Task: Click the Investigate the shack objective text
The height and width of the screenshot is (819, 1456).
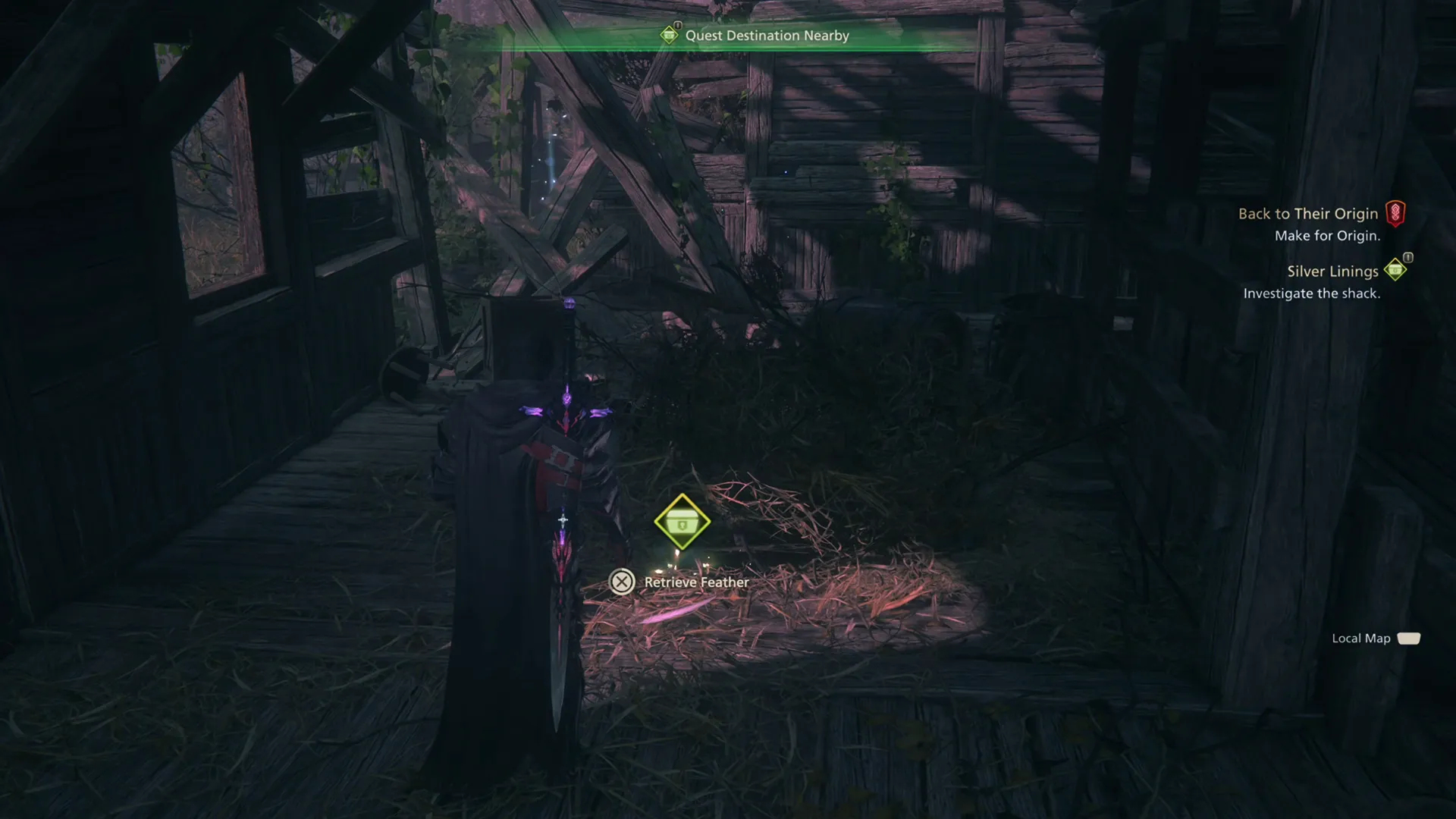Action: 1313,293
